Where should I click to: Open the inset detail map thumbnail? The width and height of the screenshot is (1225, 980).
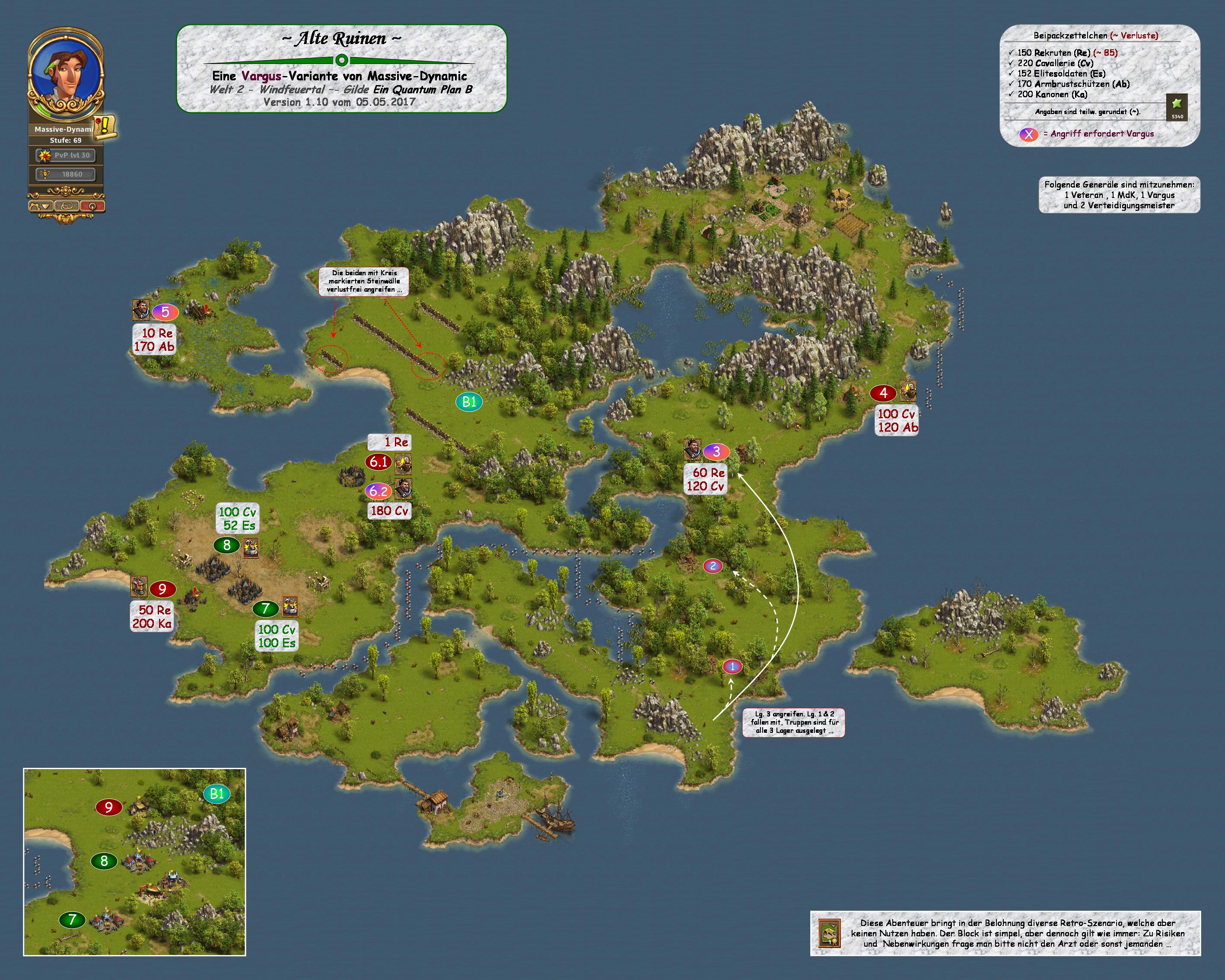coord(134,862)
